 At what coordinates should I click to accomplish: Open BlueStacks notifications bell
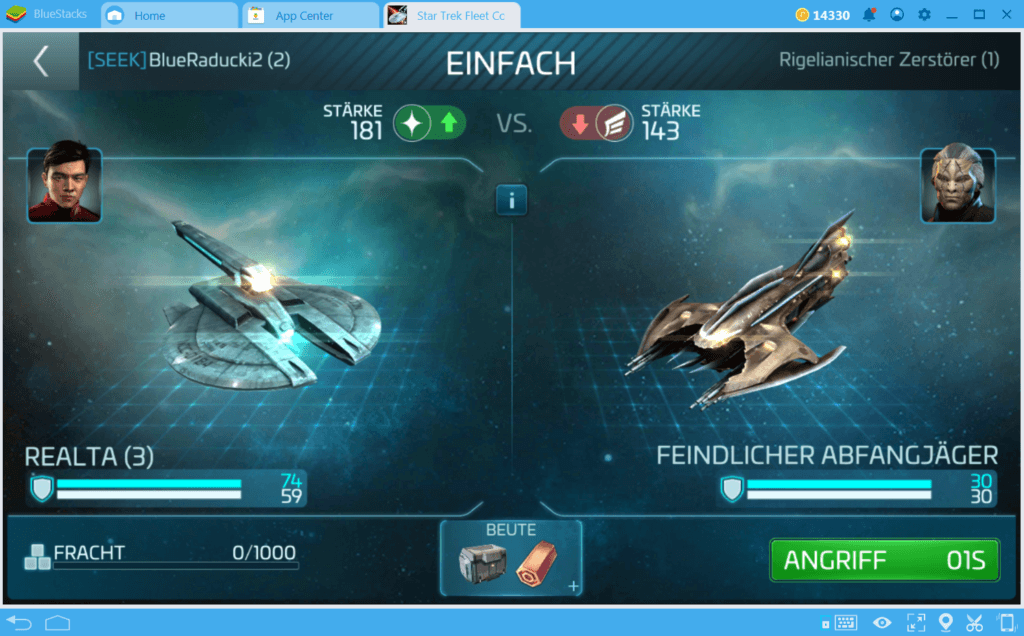[x=869, y=15]
